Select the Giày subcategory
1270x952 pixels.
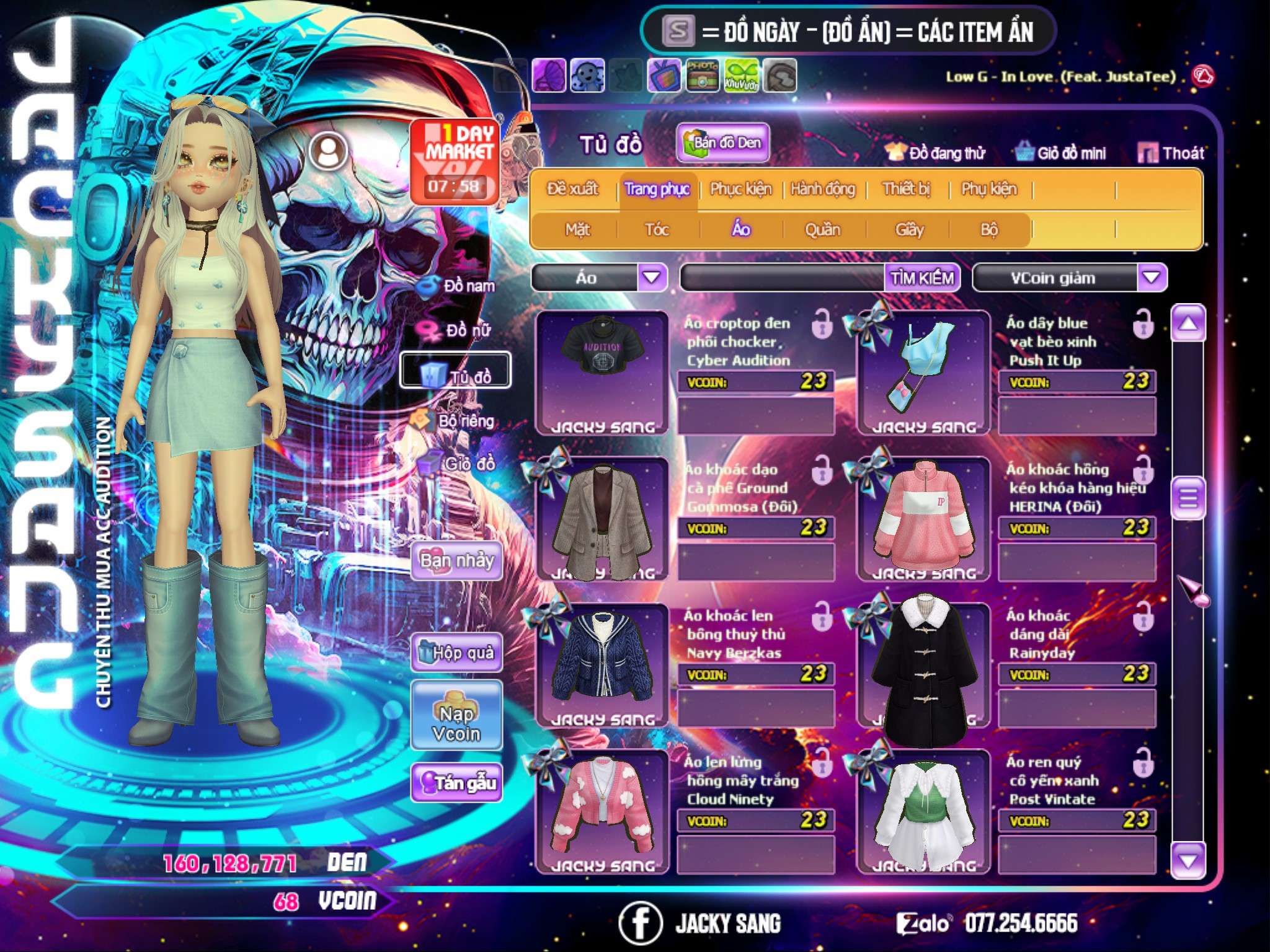909,230
